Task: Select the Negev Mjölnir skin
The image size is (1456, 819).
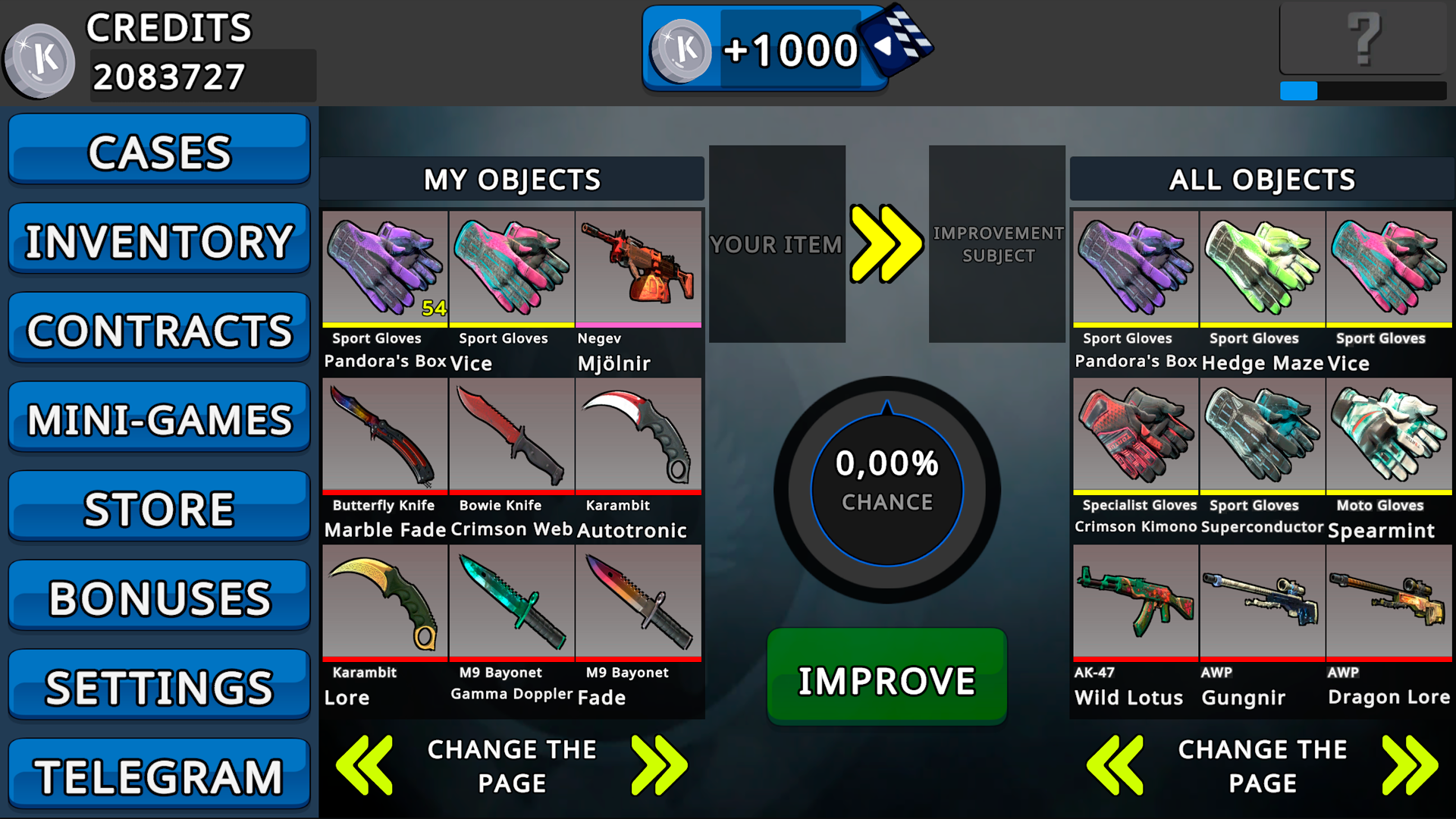Action: tap(639, 269)
